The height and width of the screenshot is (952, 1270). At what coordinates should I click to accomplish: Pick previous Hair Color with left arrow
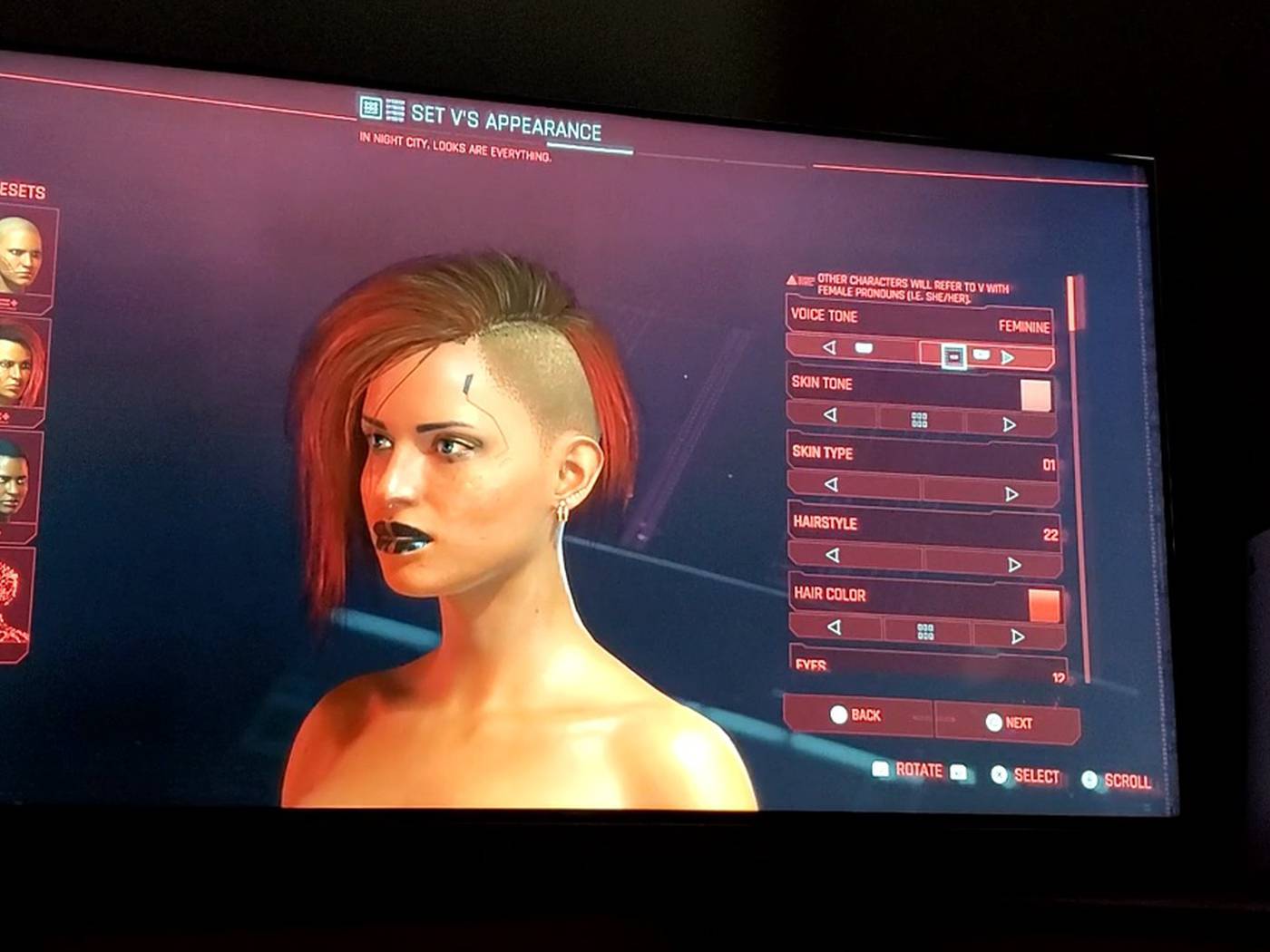pyautogui.click(x=834, y=627)
